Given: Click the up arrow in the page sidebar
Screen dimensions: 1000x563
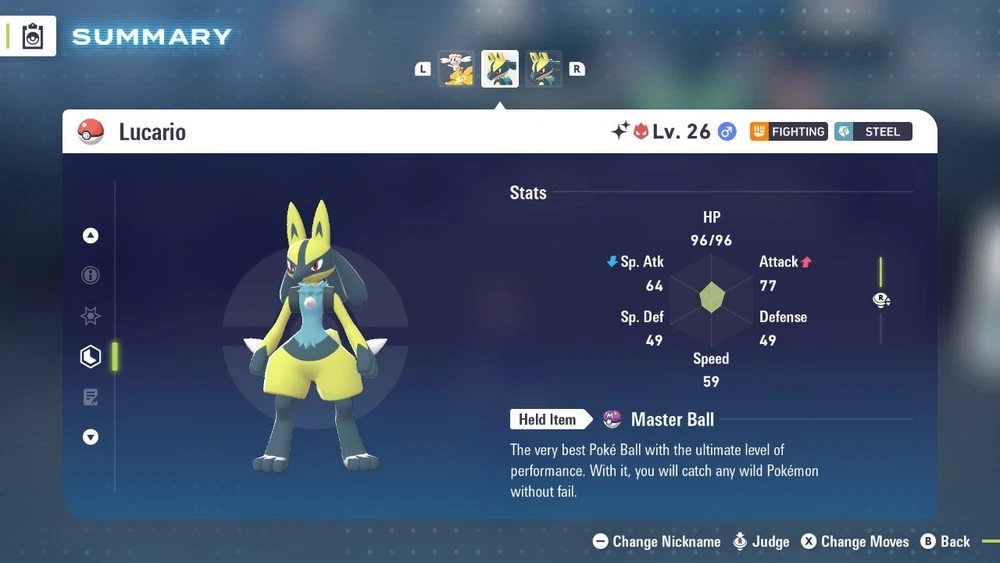Looking at the screenshot, I should pos(91,236).
